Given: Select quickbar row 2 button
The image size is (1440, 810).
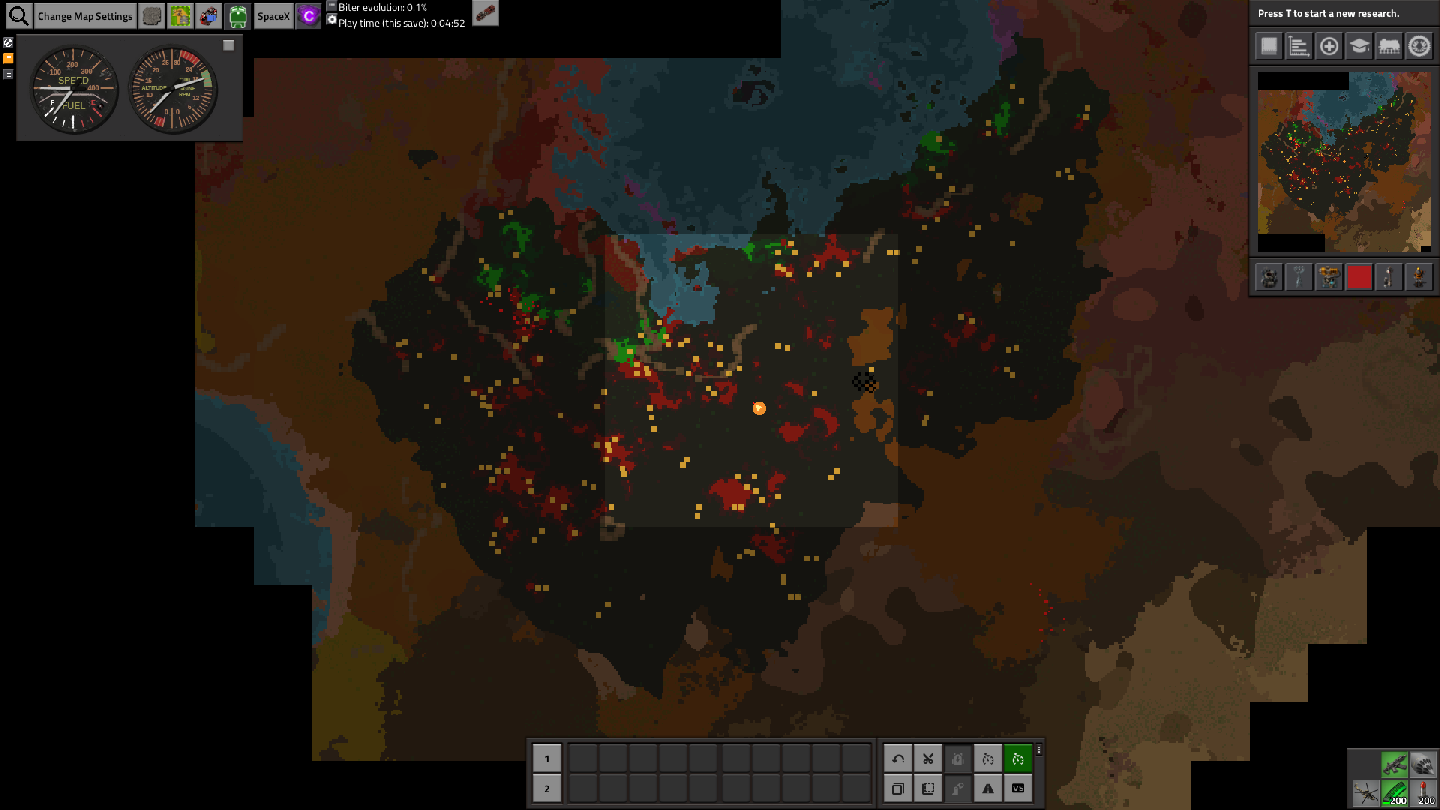Looking at the screenshot, I should (x=547, y=789).
